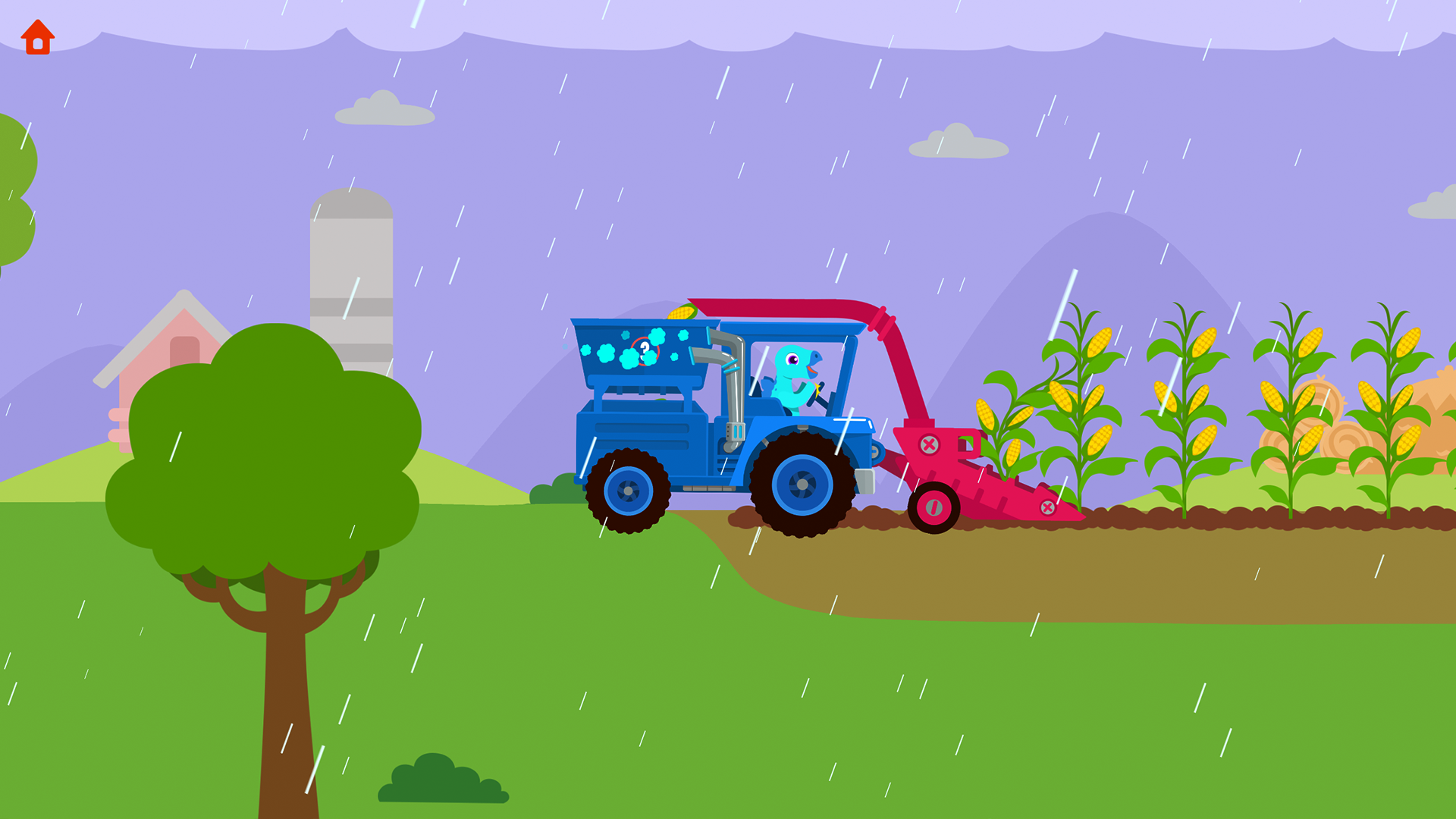Tap the X bolt on the pink harvester
Screen dimensions: 1456x819
coord(929,444)
